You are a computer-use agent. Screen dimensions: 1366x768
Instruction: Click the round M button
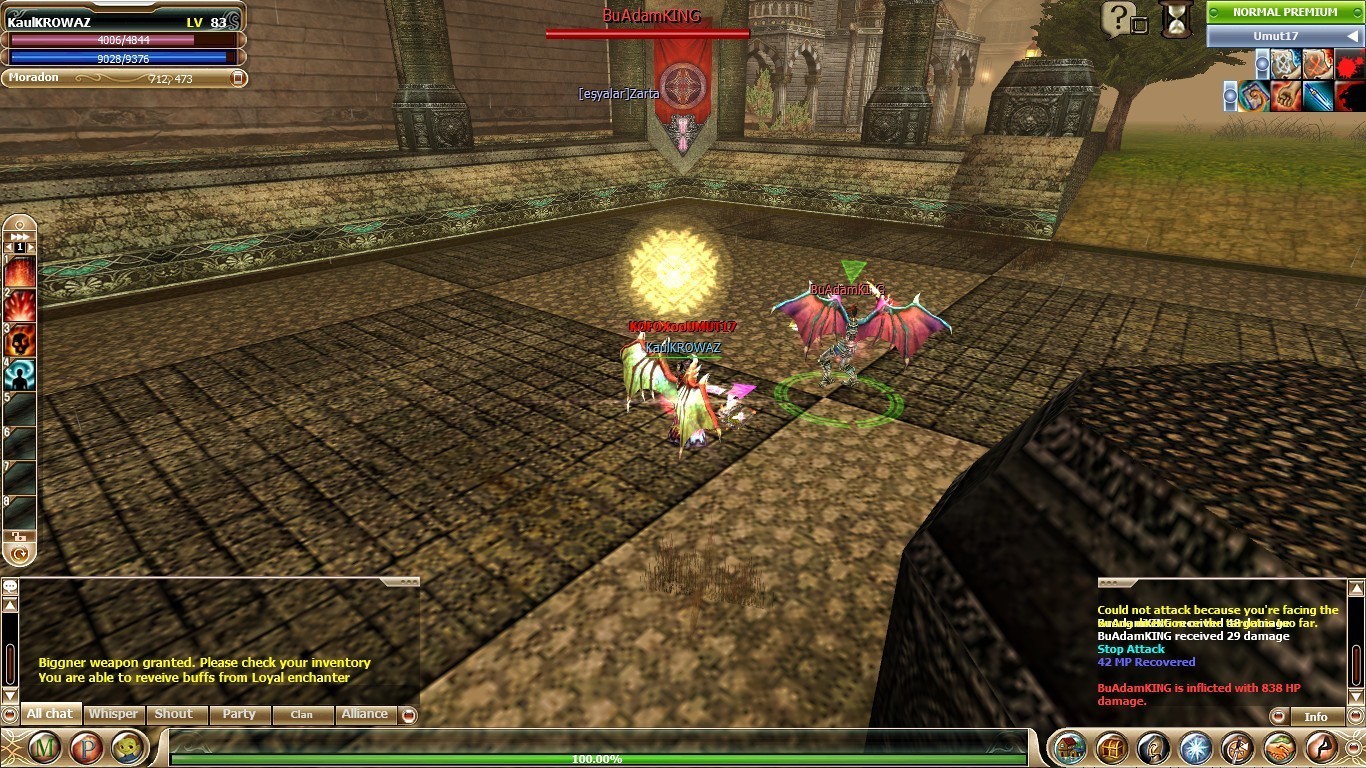click(44, 747)
